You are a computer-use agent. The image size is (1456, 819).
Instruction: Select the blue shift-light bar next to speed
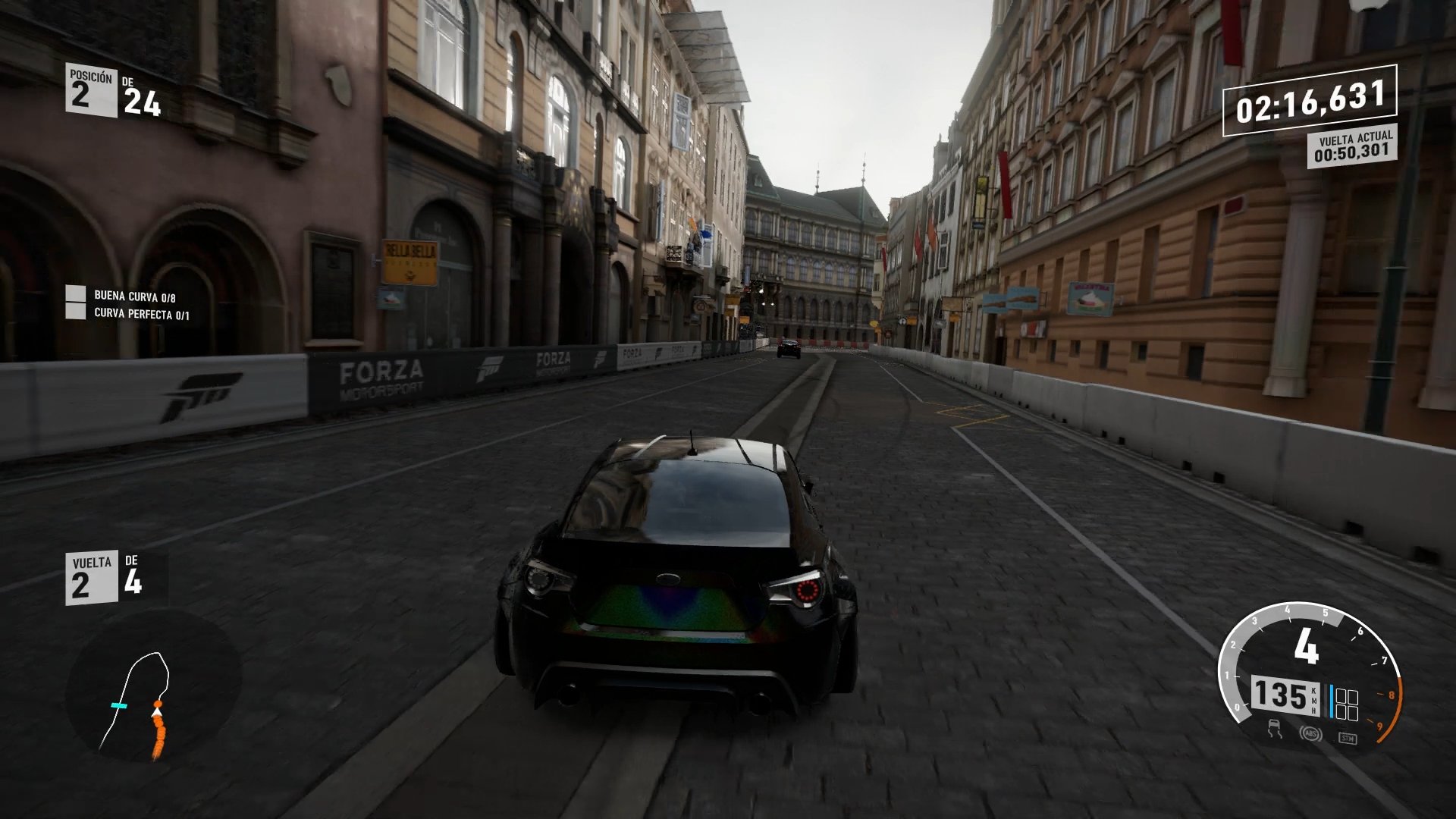[x=1331, y=701]
